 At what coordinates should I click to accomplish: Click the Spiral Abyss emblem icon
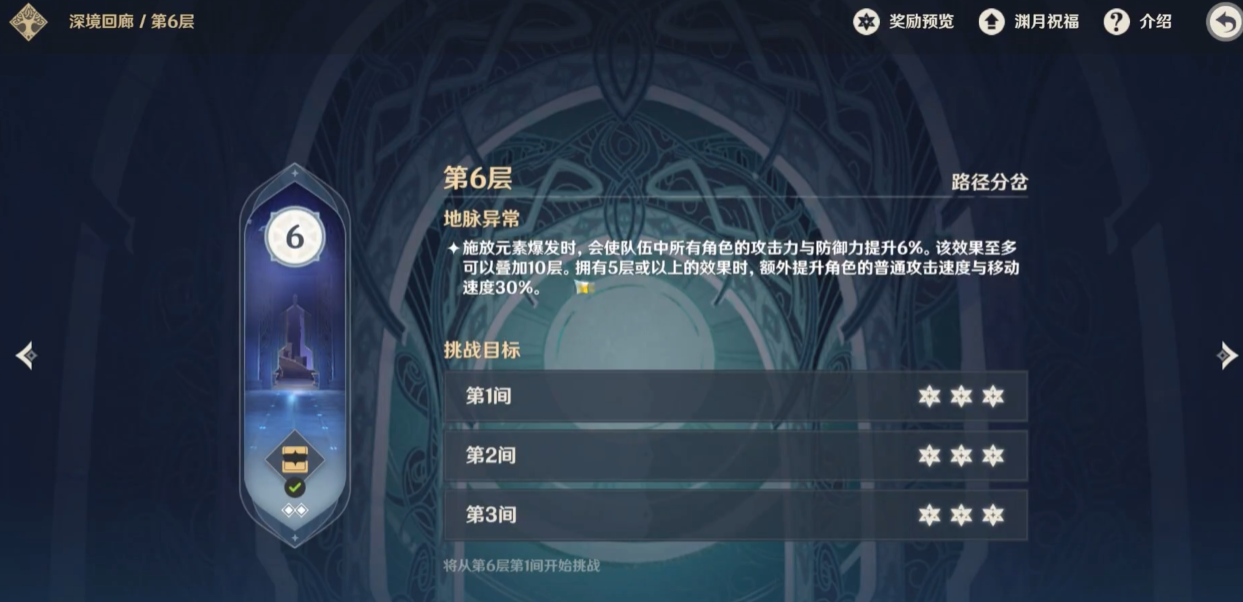[x=28, y=22]
